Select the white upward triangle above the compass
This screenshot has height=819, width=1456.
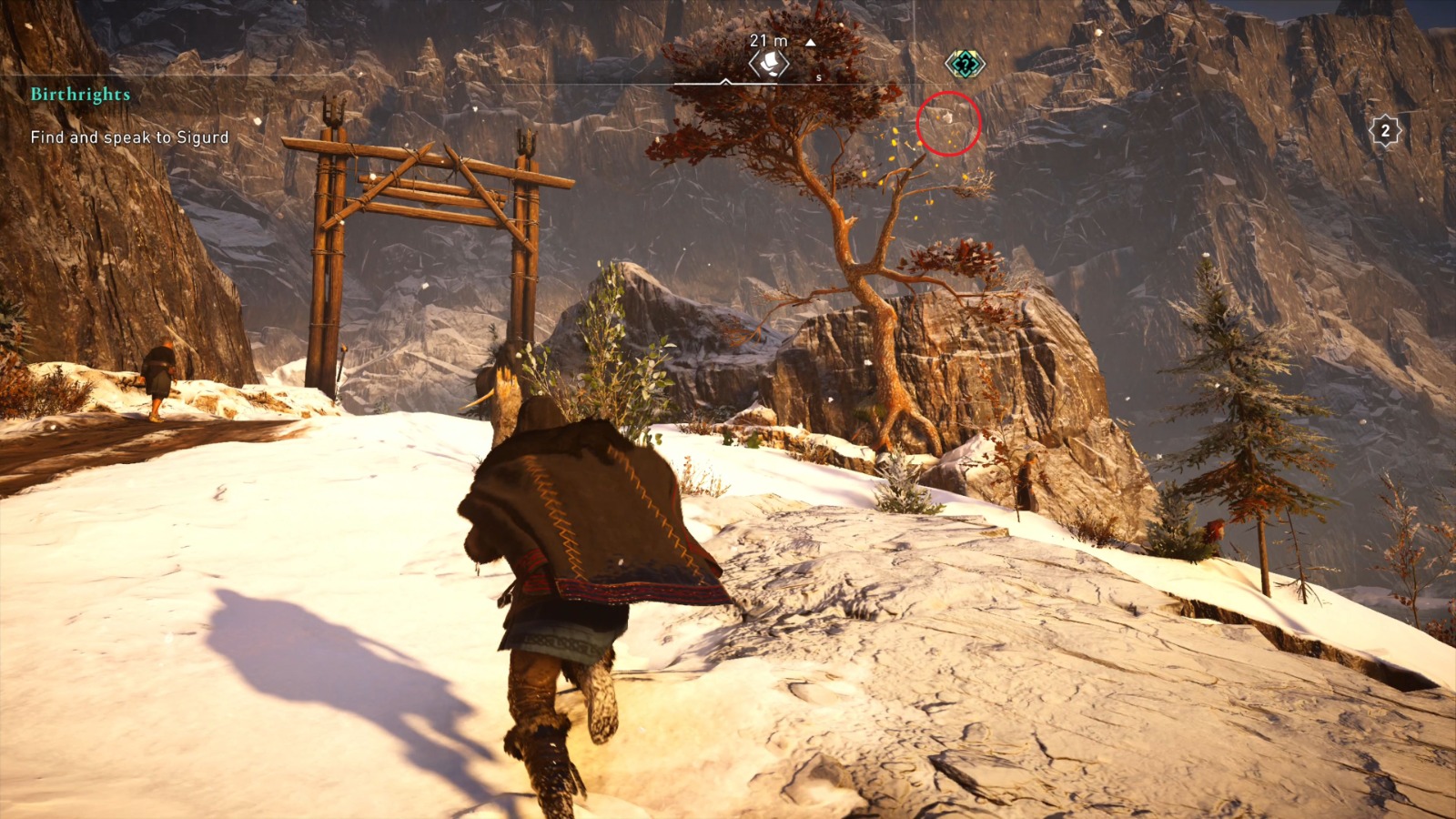[x=810, y=42]
